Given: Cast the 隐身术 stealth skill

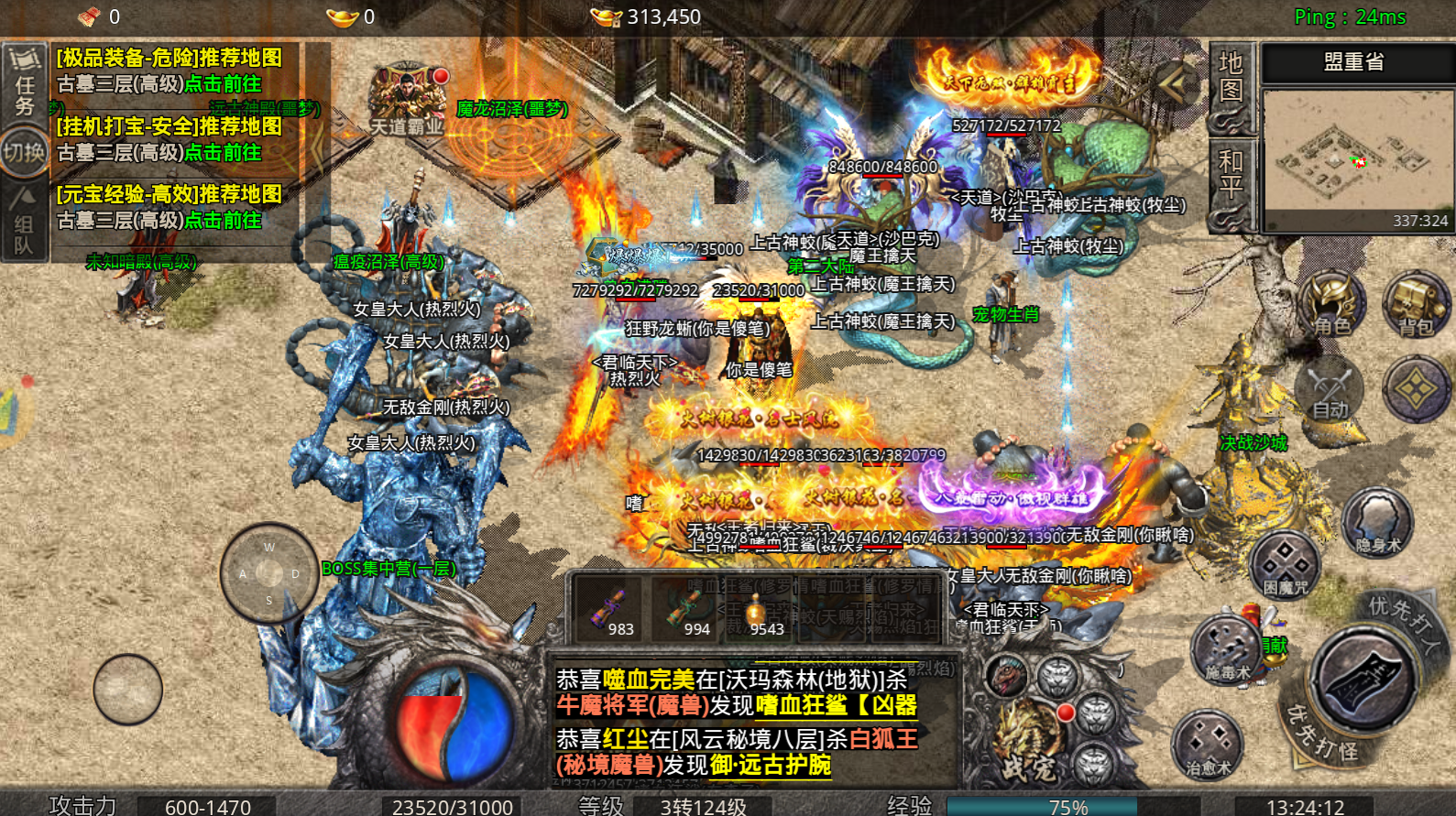Looking at the screenshot, I should (x=1377, y=522).
